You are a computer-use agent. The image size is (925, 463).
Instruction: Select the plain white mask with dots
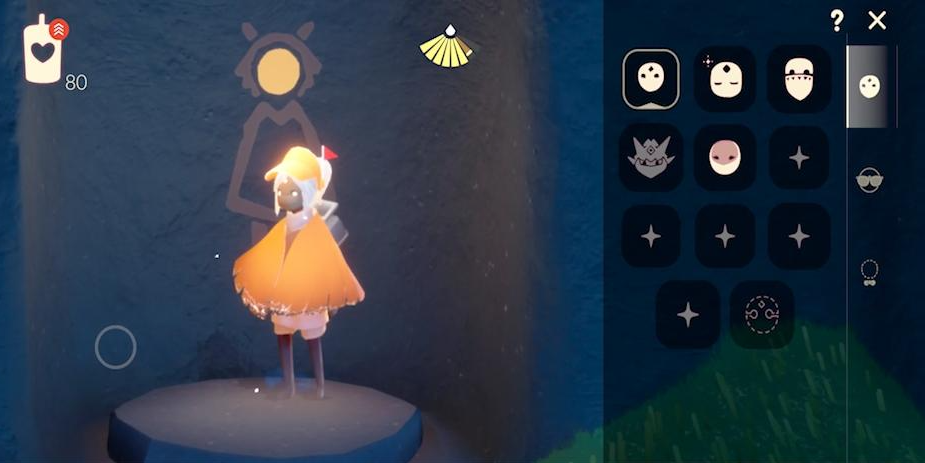651,79
